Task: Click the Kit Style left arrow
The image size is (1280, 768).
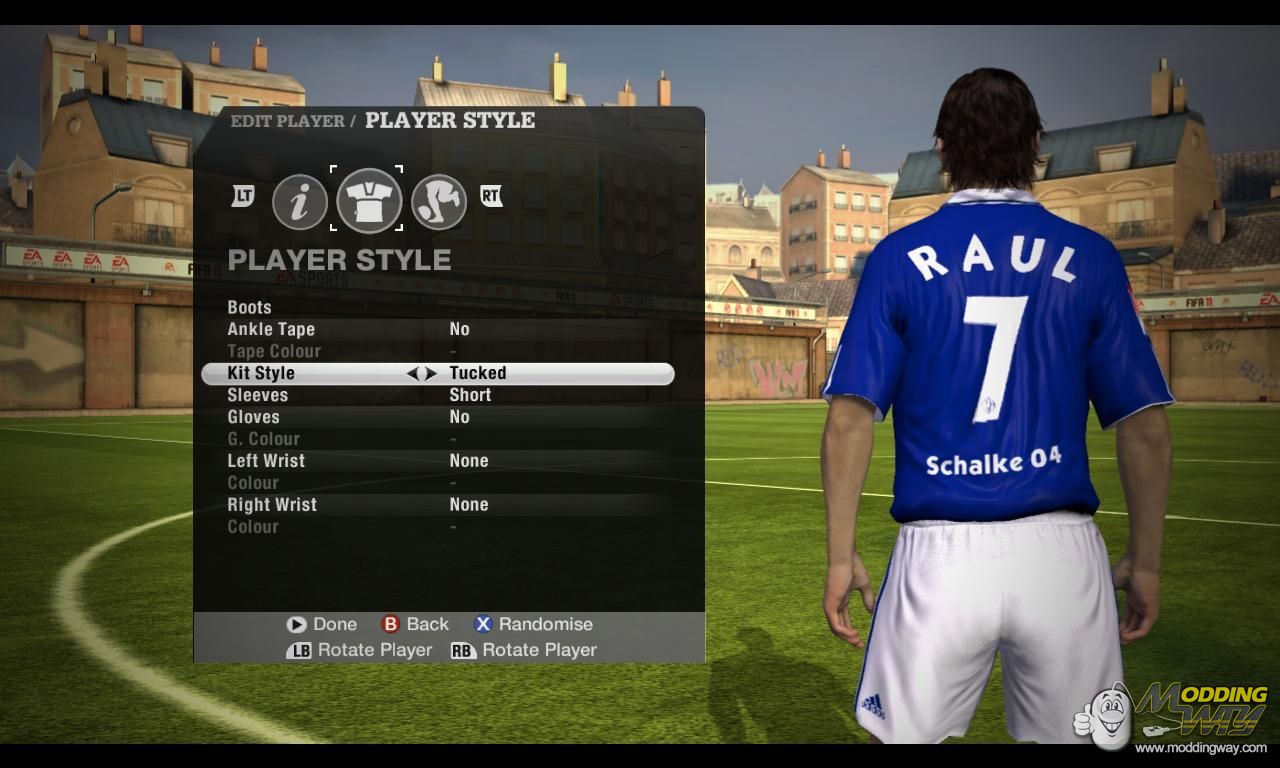Action: 413,373
